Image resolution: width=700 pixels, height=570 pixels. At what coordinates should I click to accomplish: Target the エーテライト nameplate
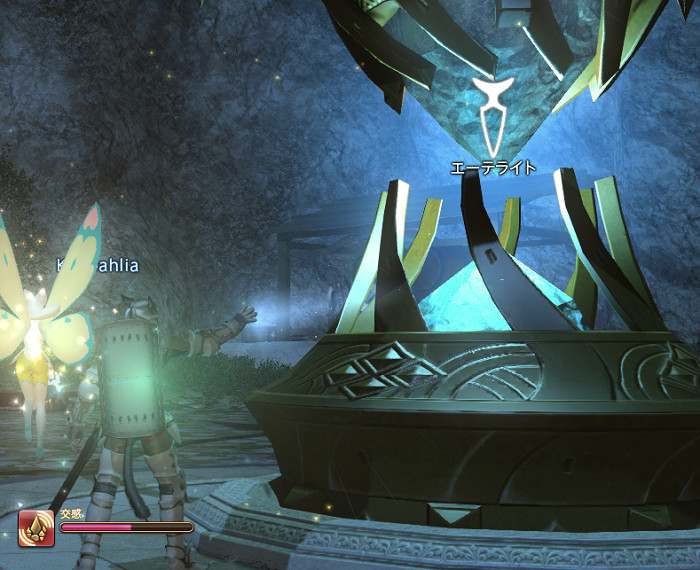point(493,168)
